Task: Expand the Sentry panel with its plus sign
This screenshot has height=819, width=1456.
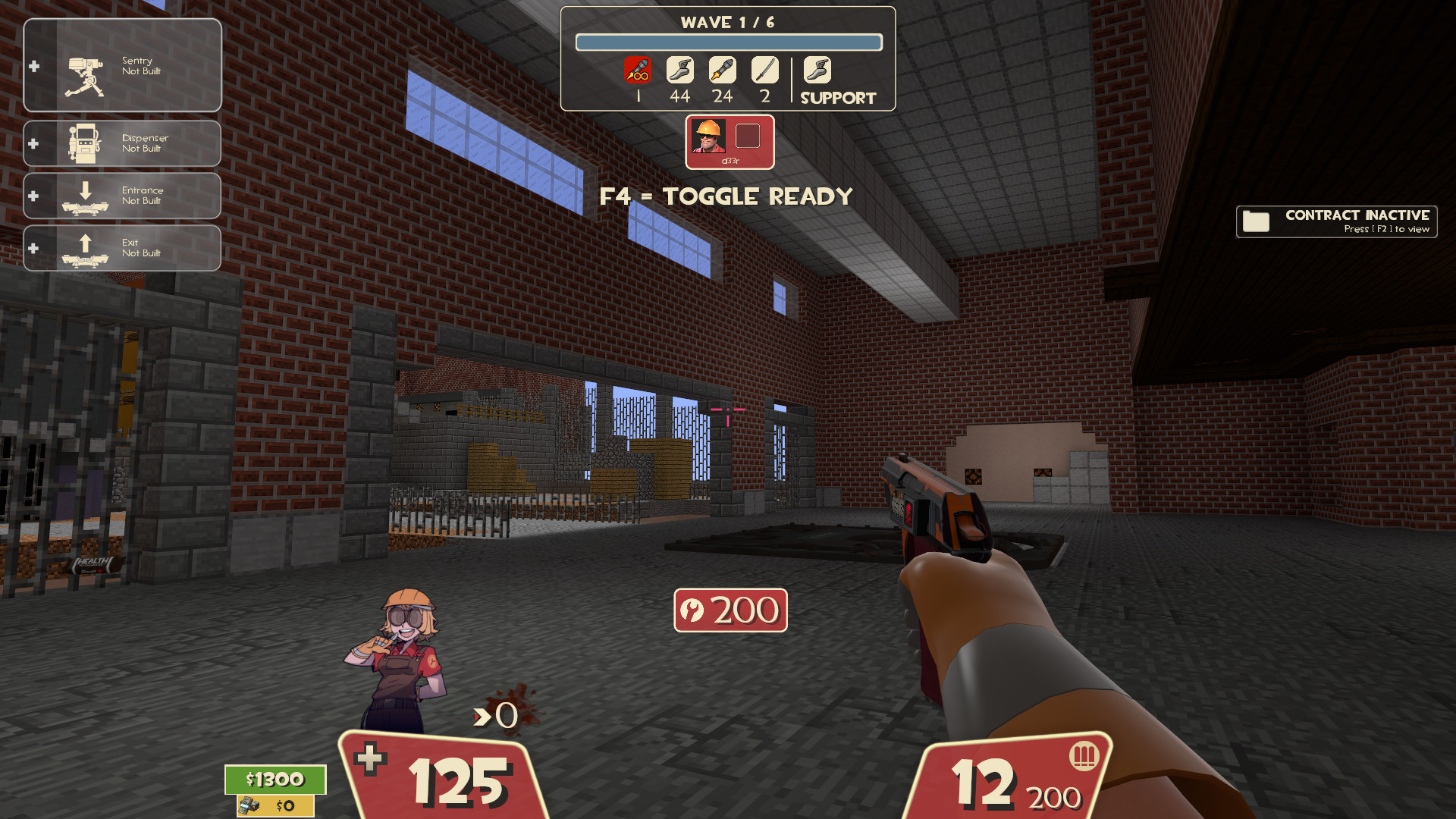Action: [33, 66]
